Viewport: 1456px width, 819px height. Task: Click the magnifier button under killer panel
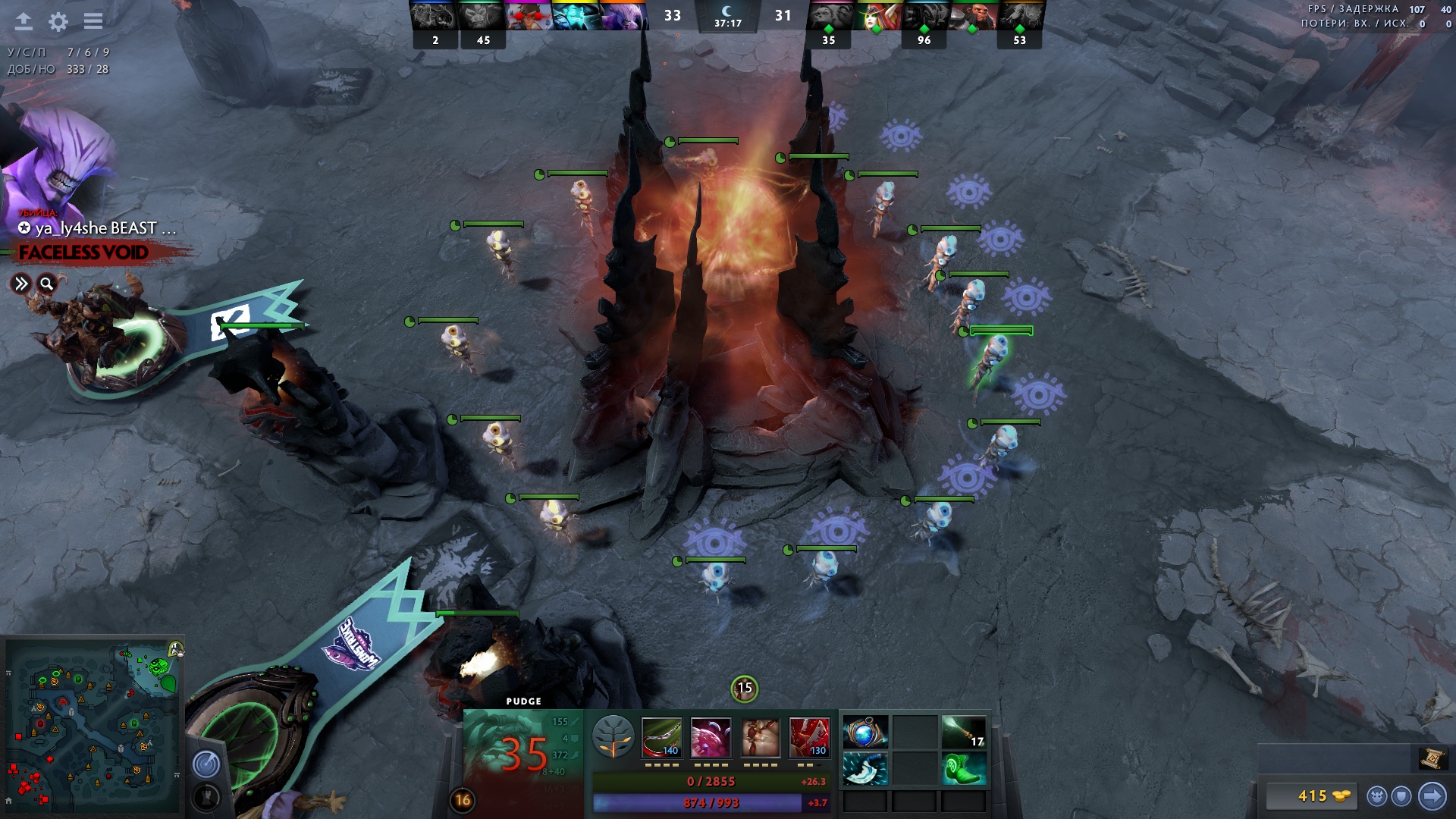47,284
